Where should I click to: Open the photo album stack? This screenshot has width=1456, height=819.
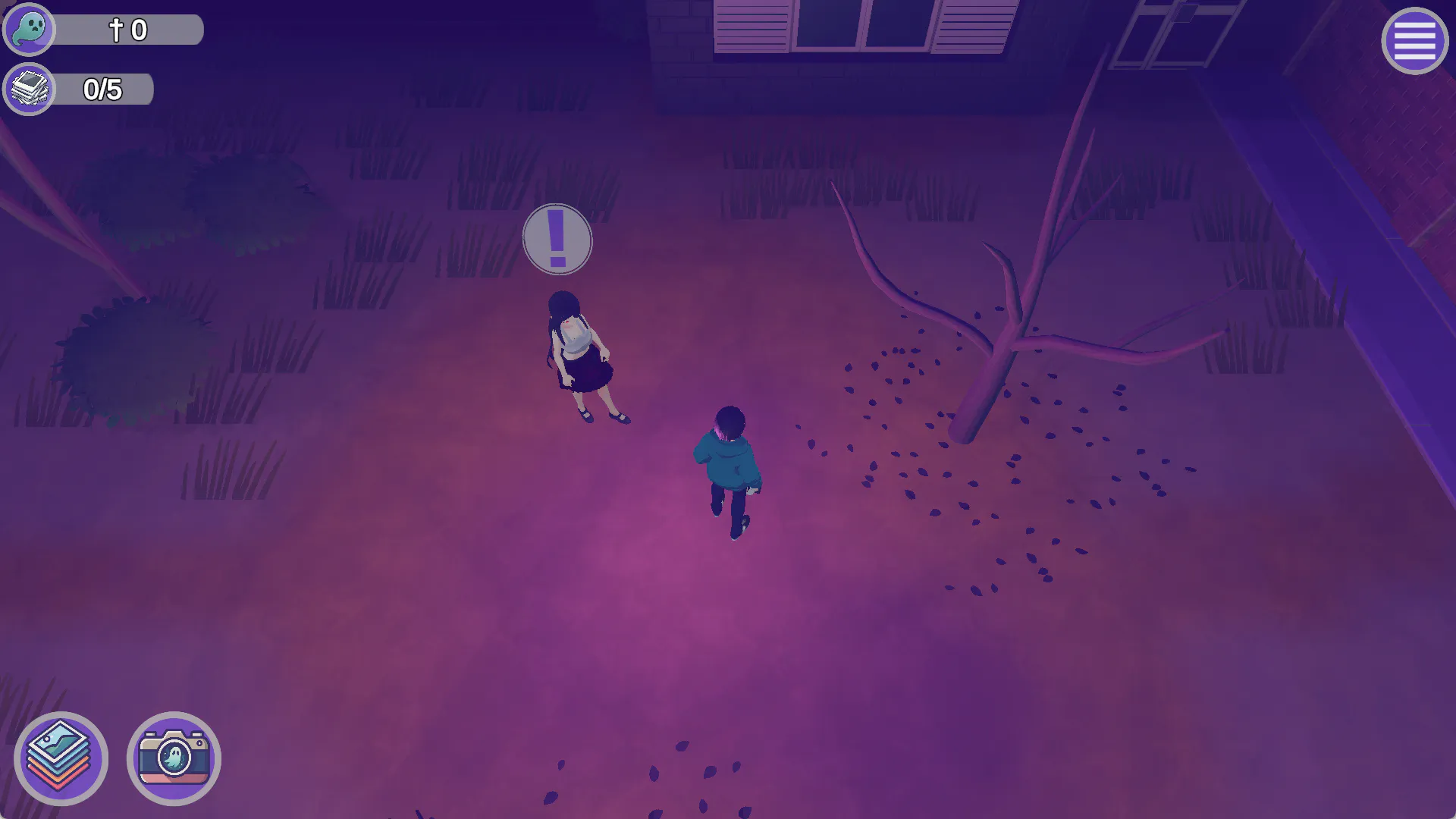pyautogui.click(x=61, y=758)
